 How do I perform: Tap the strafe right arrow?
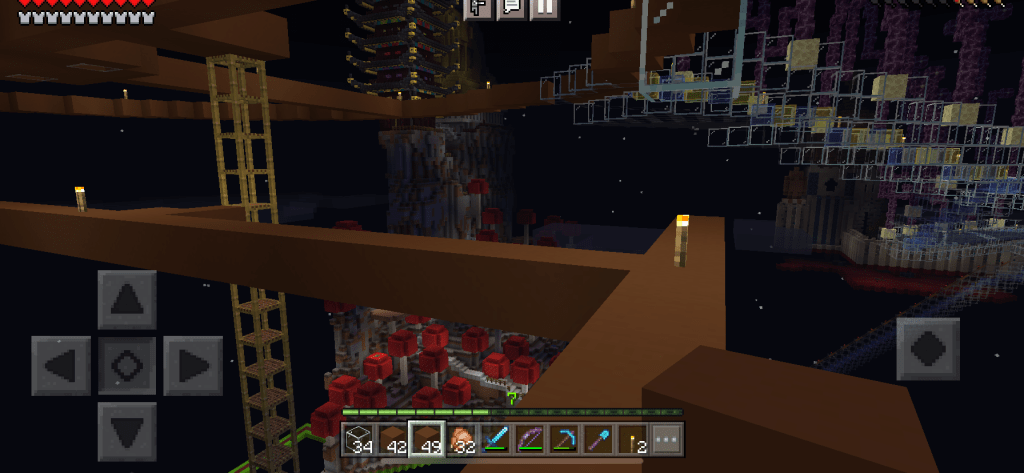(192, 365)
